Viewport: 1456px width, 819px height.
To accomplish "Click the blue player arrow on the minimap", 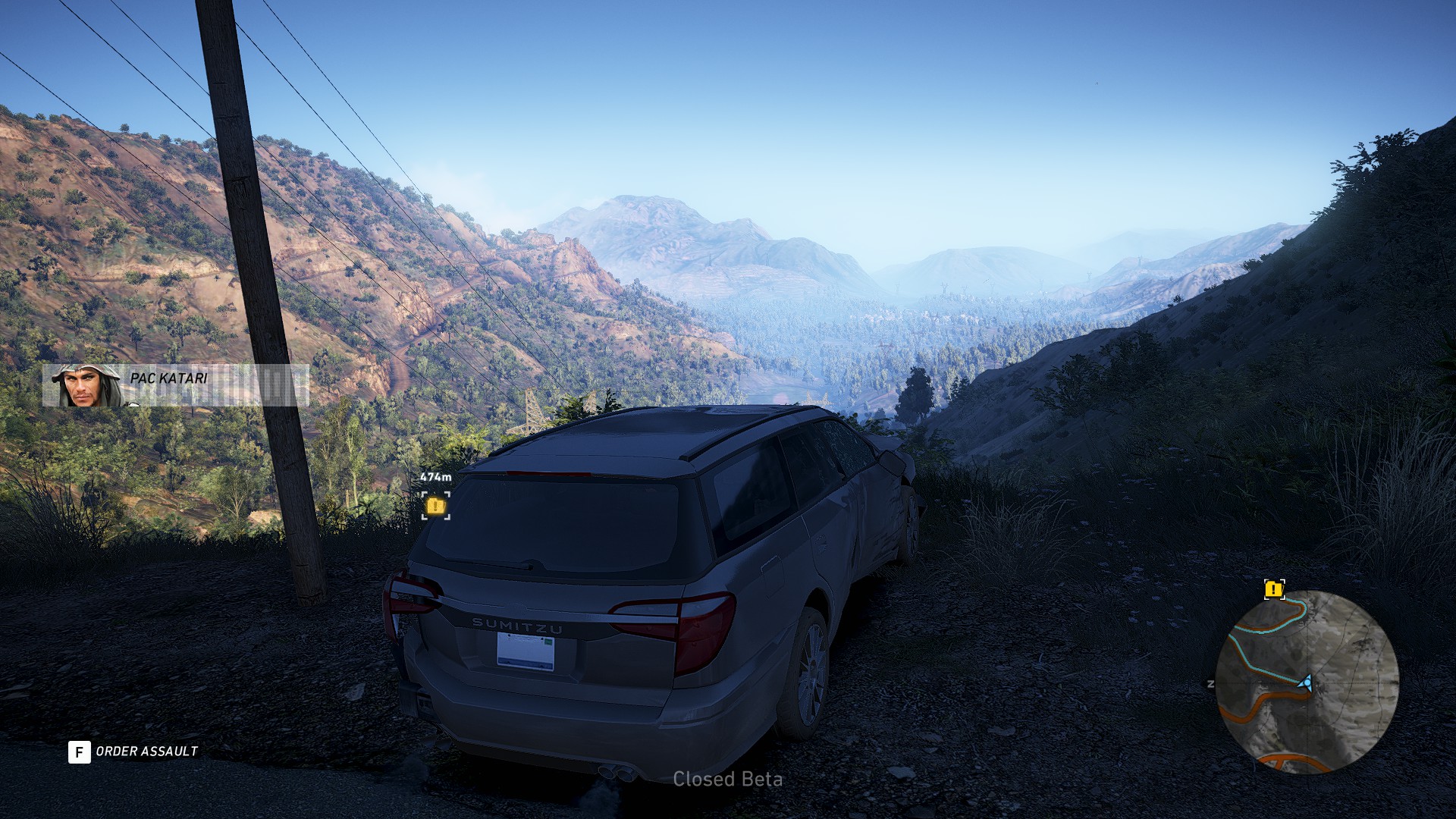I will (1305, 684).
